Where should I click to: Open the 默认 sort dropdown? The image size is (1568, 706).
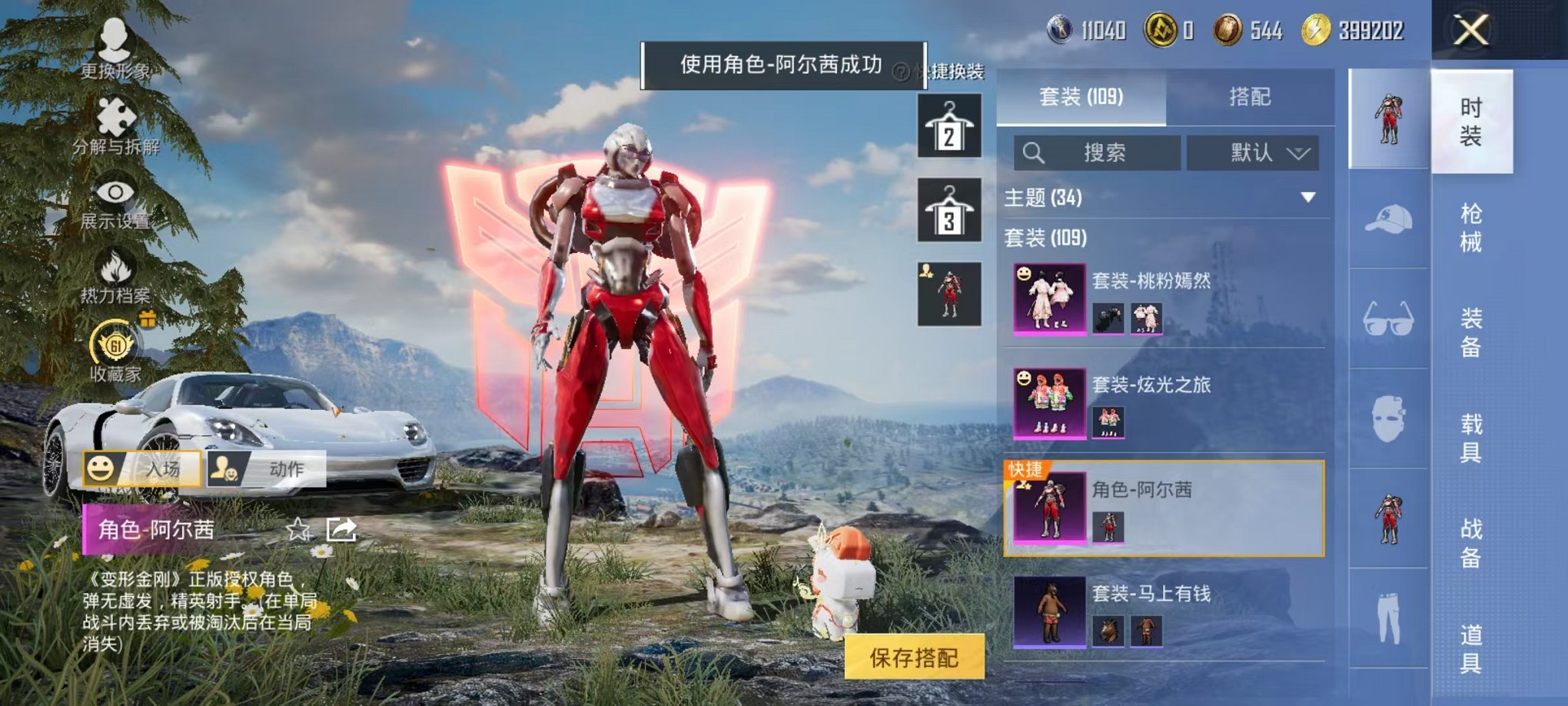pyautogui.click(x=1253, y=152)
